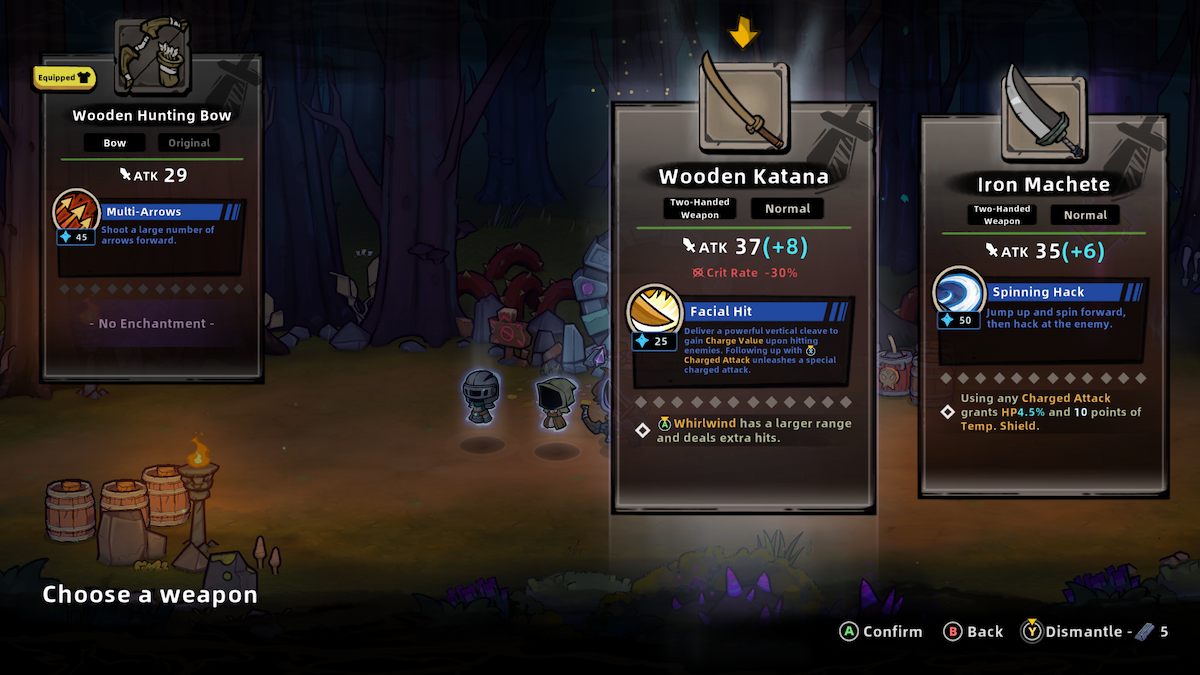
Task: Inspect the Multi-Arrows skill icon
Action: coord(75,212)
